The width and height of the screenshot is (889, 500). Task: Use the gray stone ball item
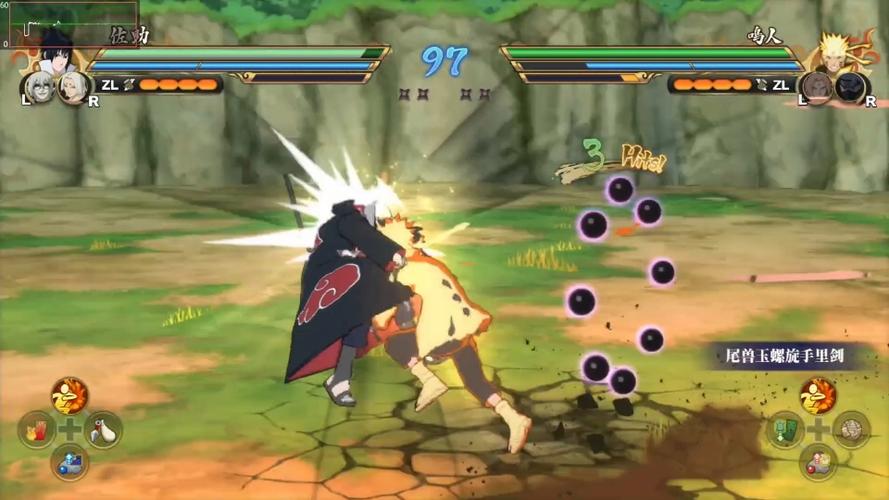click(851, 430)
